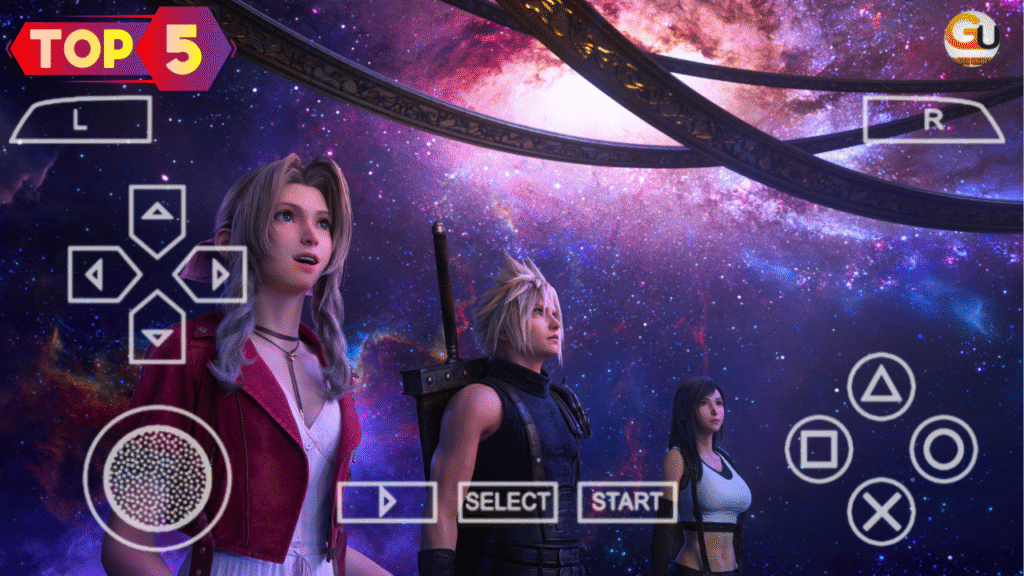Click the D-pad down arrow
Screen dimensions: 1024x576
[157, 331]
